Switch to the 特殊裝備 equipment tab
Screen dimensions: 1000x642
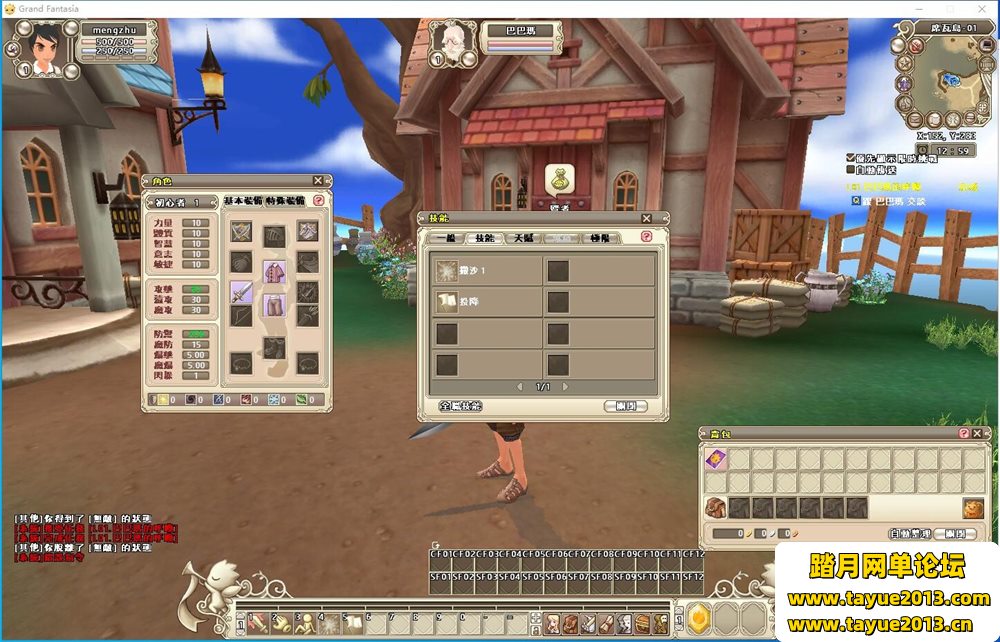tap(287, 201)
